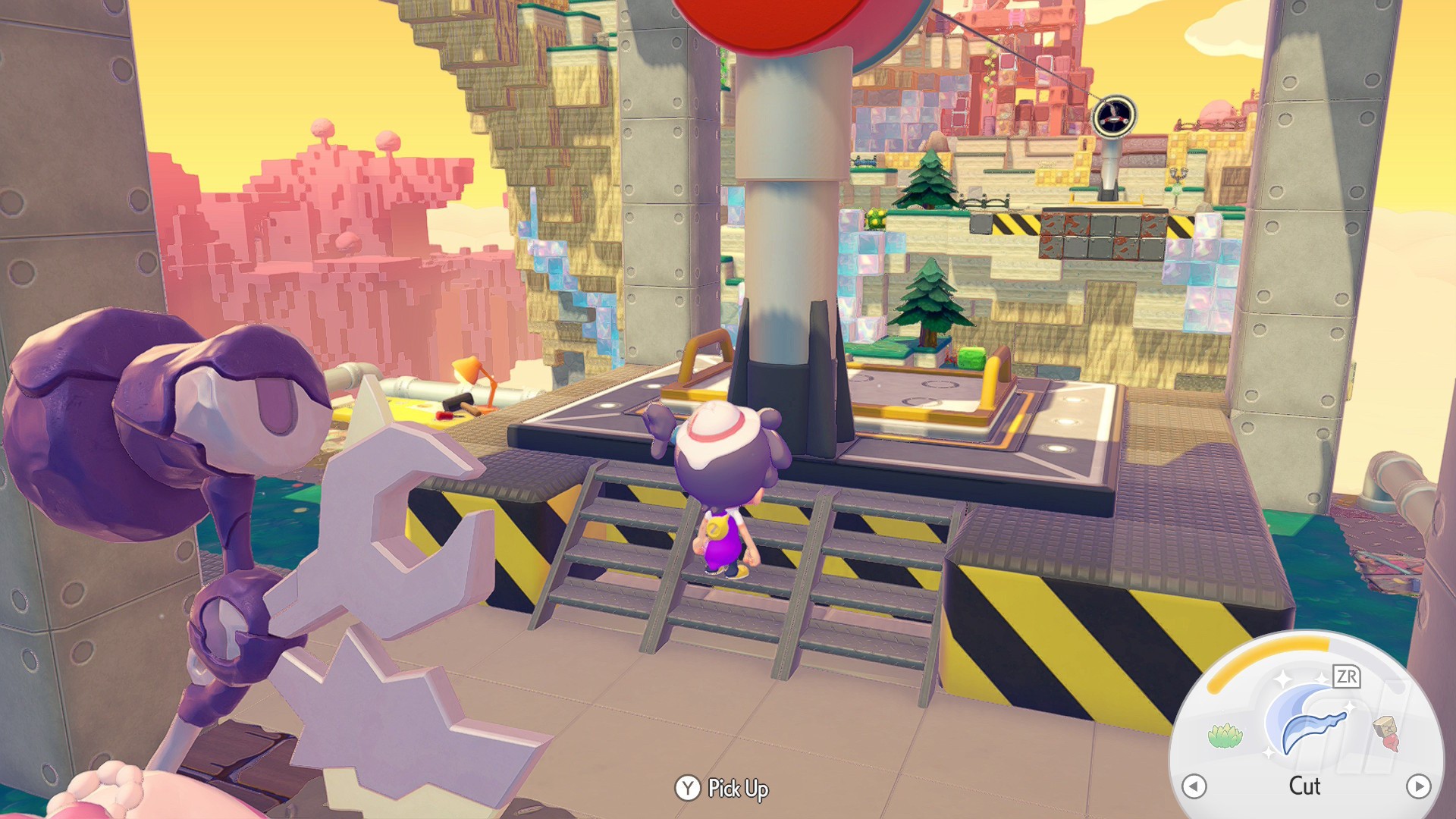Cycle to the next move with right arrow

point(1418,786)
